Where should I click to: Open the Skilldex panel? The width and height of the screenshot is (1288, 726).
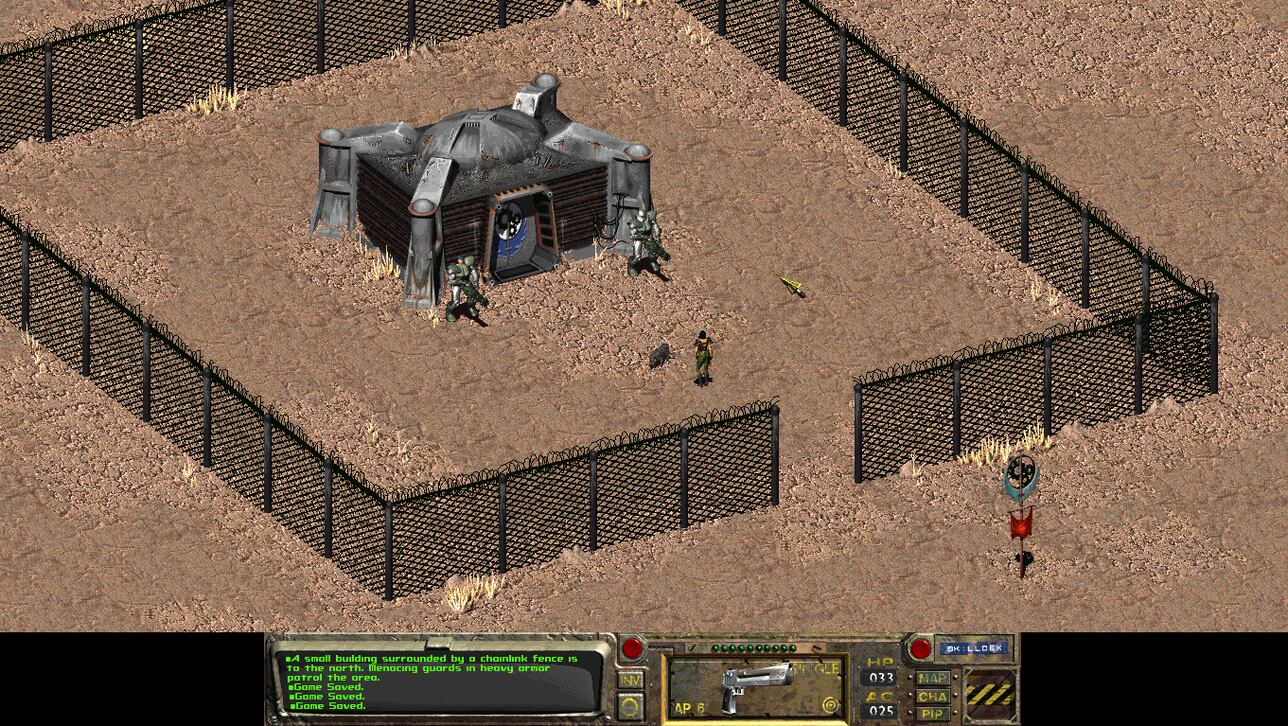[973, 648]
